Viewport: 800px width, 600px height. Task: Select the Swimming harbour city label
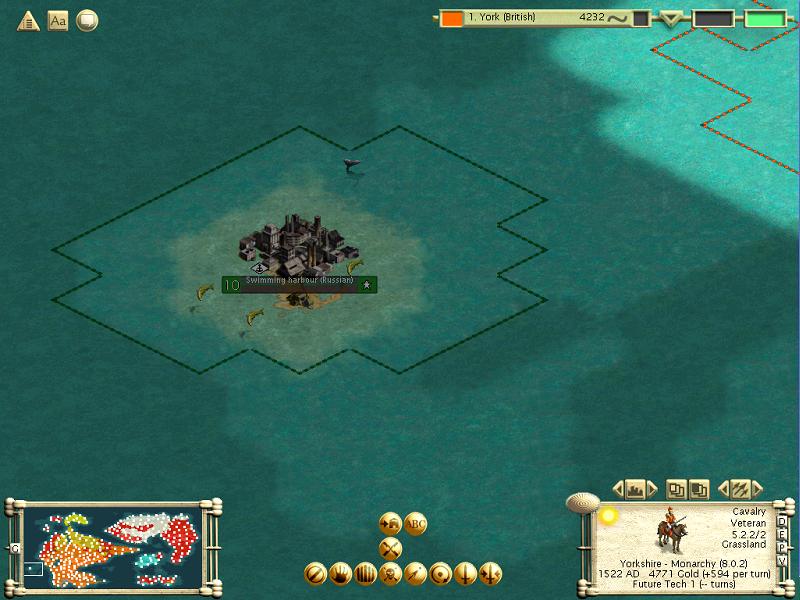point(299,284)
